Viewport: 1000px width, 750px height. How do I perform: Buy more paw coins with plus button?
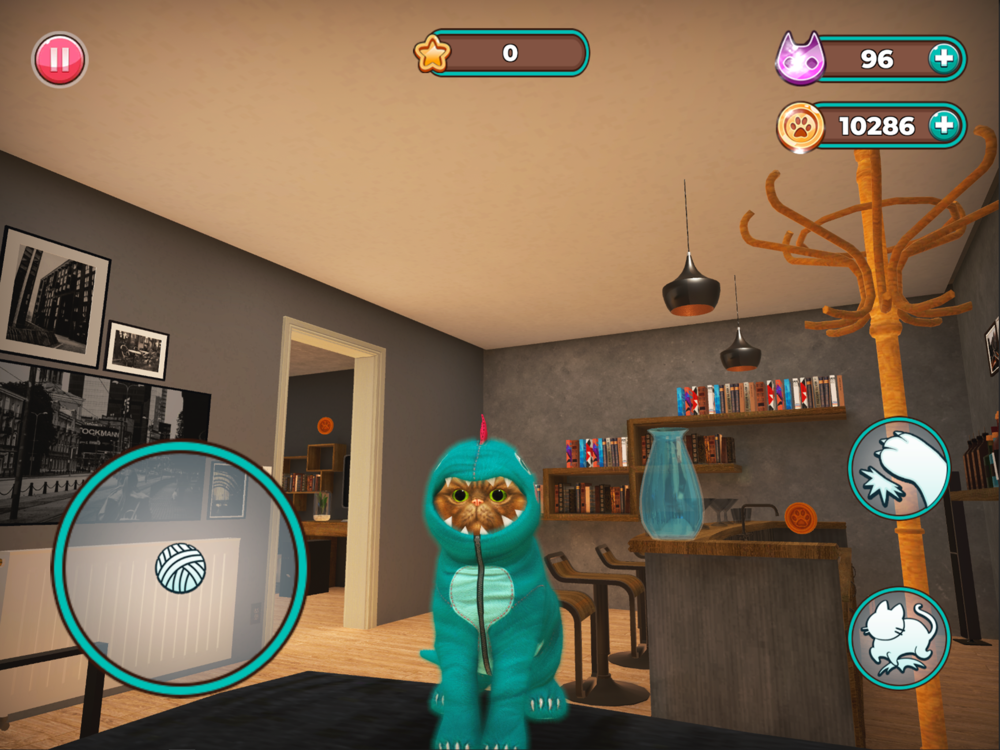[943, 126]
